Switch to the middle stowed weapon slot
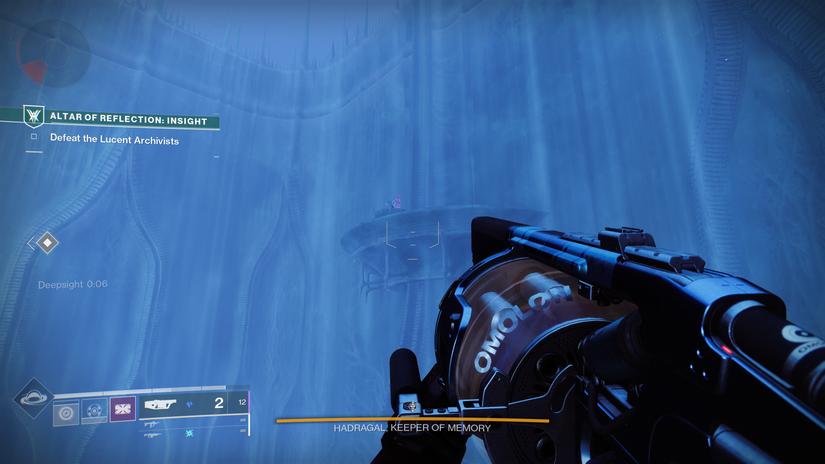Viewport: 825px width, 464px height. coord(152,424)
